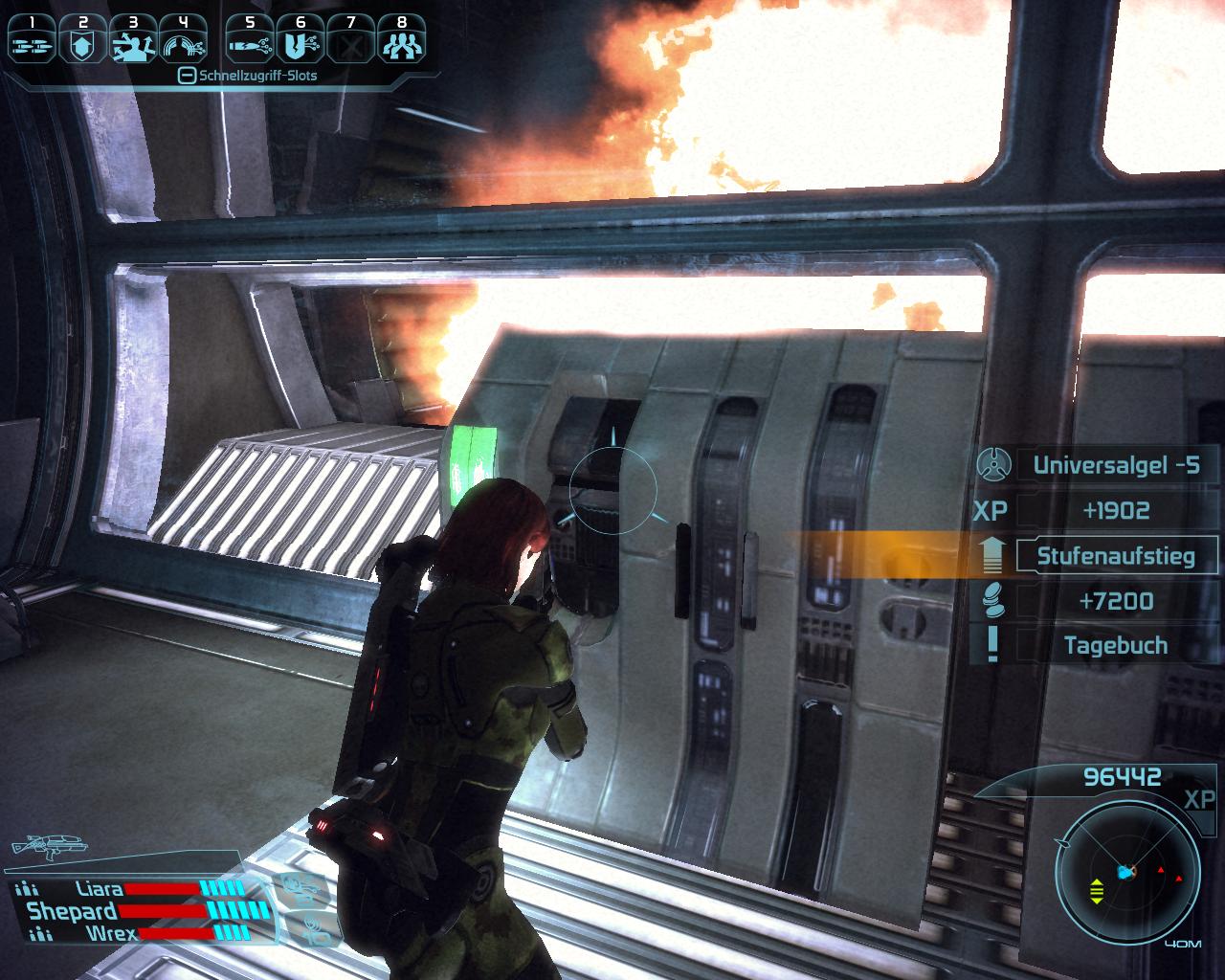Click the Universalgel -5 notification
The height and width of the screenshot is (980, 1225).
coord(1115,466)
